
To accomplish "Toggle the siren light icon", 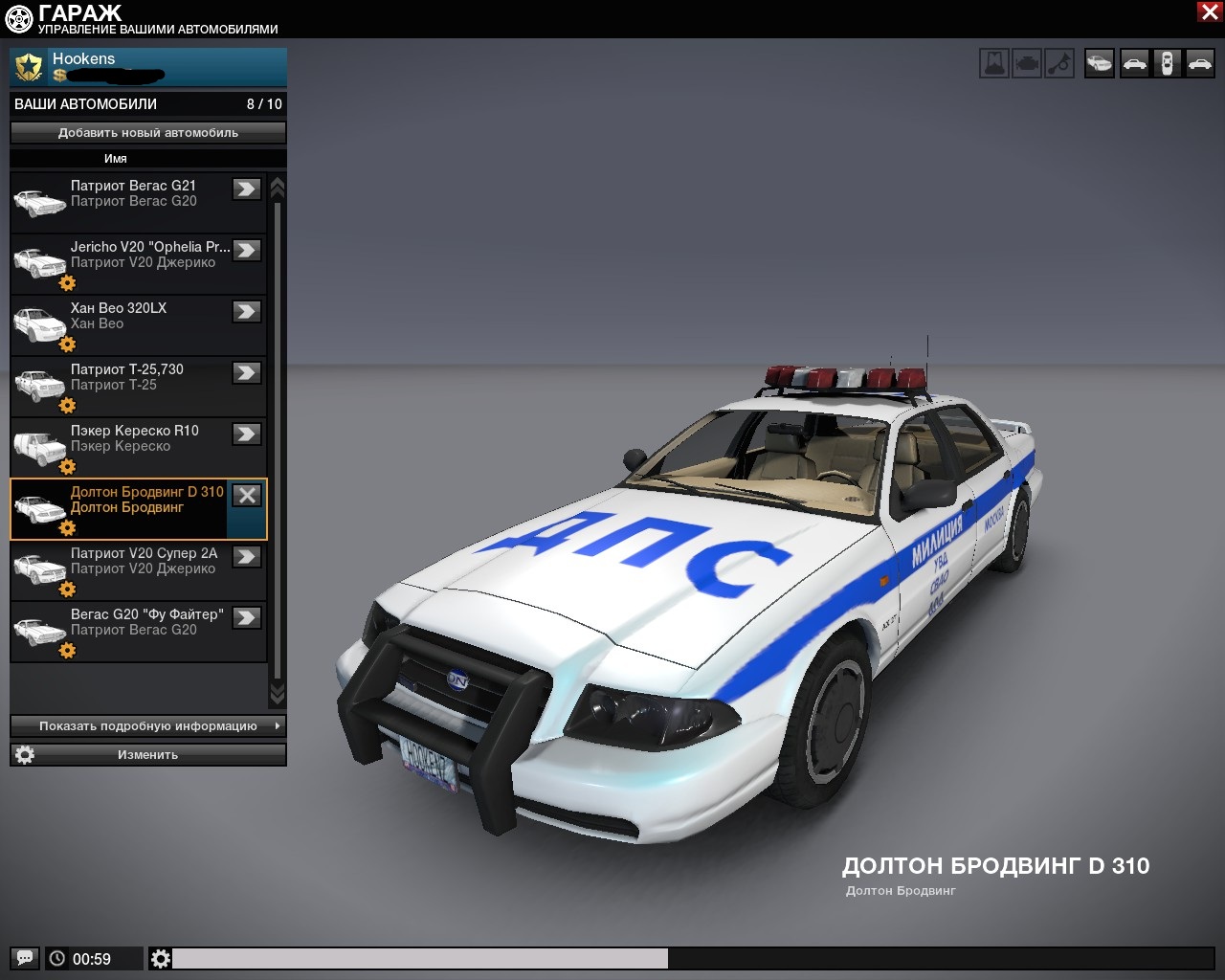I will [994, 64].
